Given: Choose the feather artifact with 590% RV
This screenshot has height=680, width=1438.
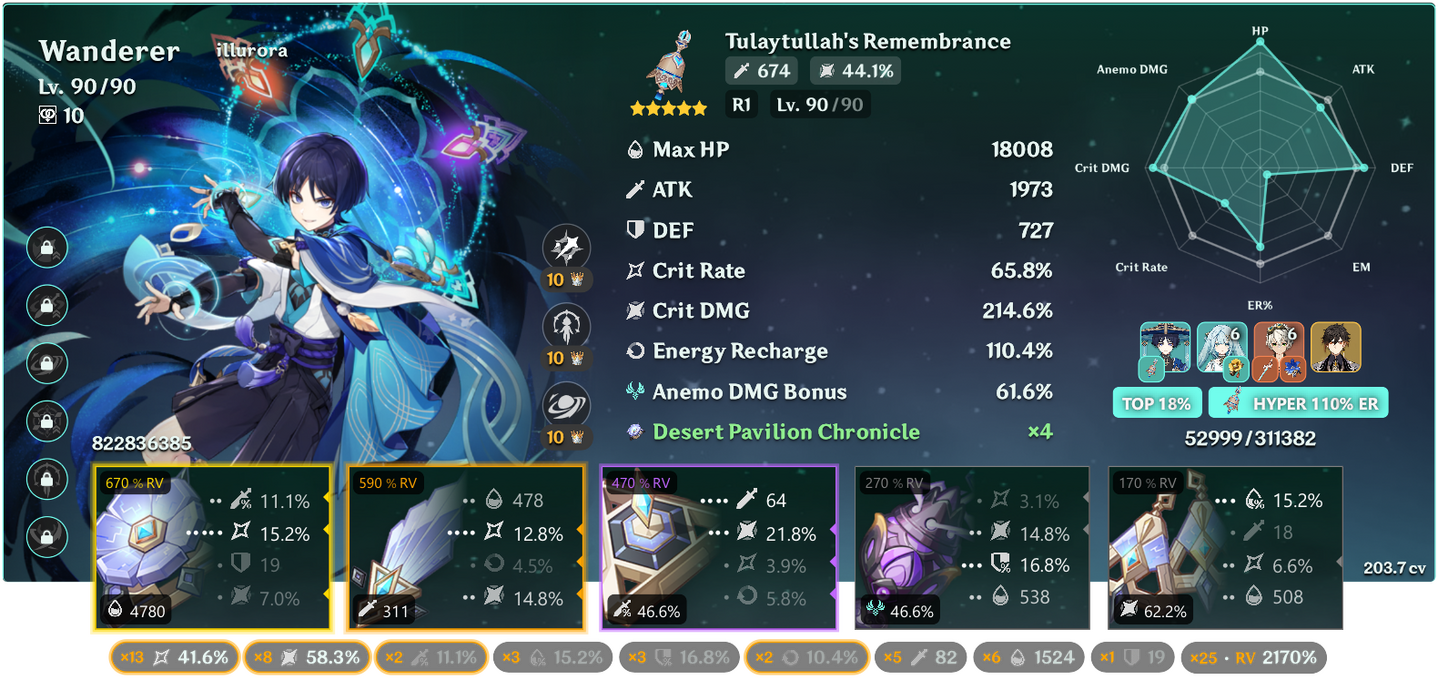Looking at the screenshot, I should [465, 549].
